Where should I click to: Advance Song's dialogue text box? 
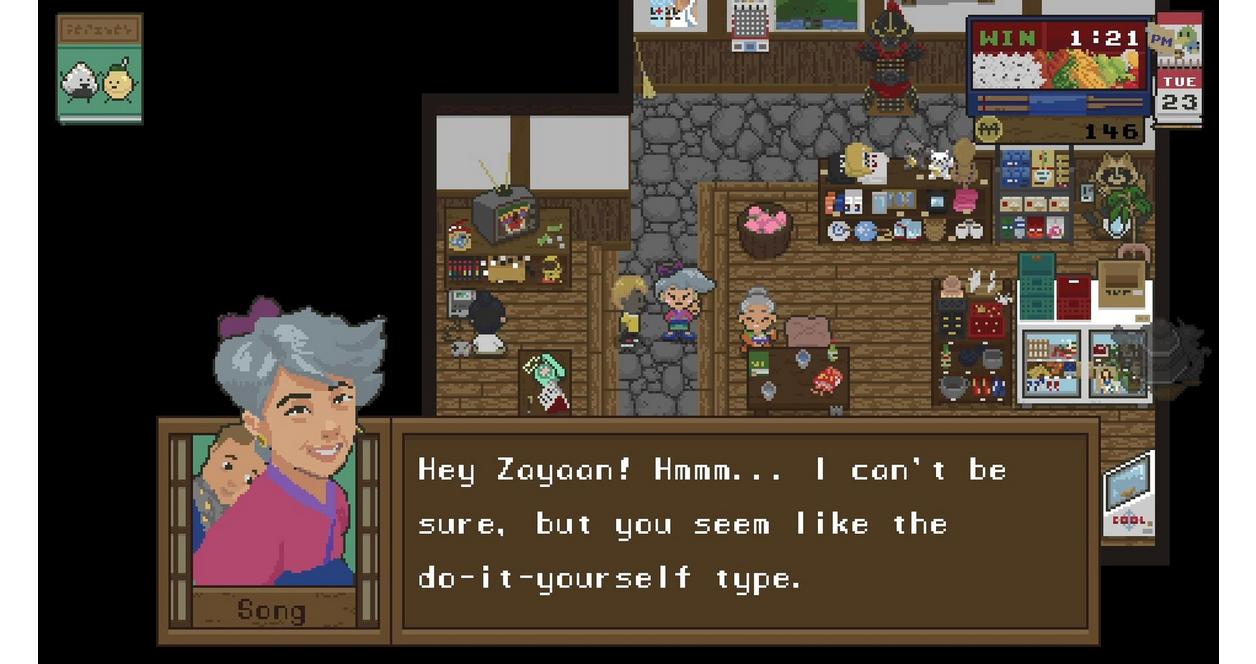click(x=744, y=529)
